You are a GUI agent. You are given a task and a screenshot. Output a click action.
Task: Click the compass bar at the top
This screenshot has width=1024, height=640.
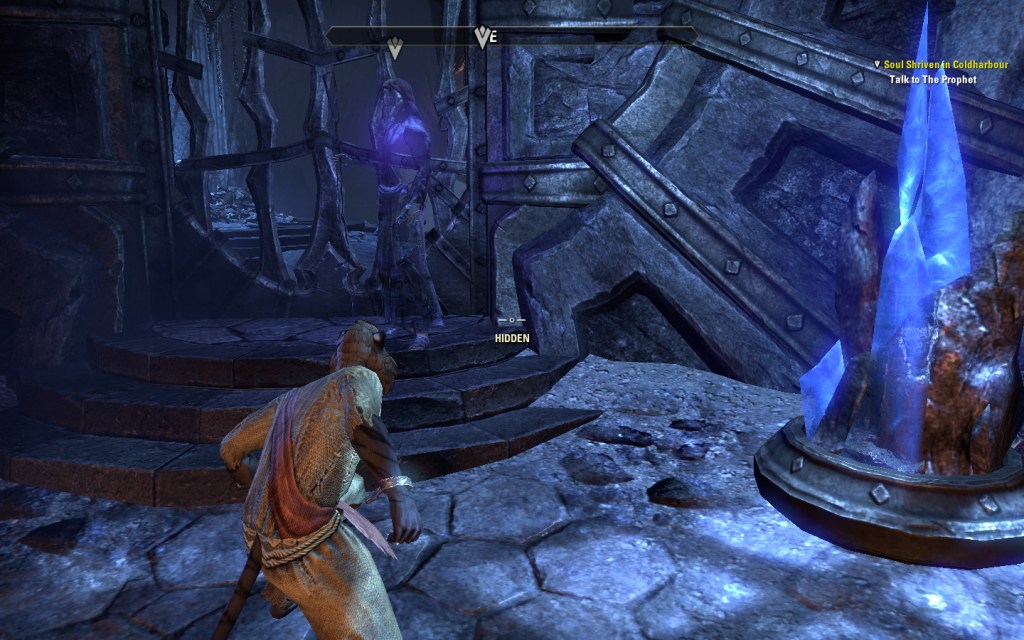511,36
